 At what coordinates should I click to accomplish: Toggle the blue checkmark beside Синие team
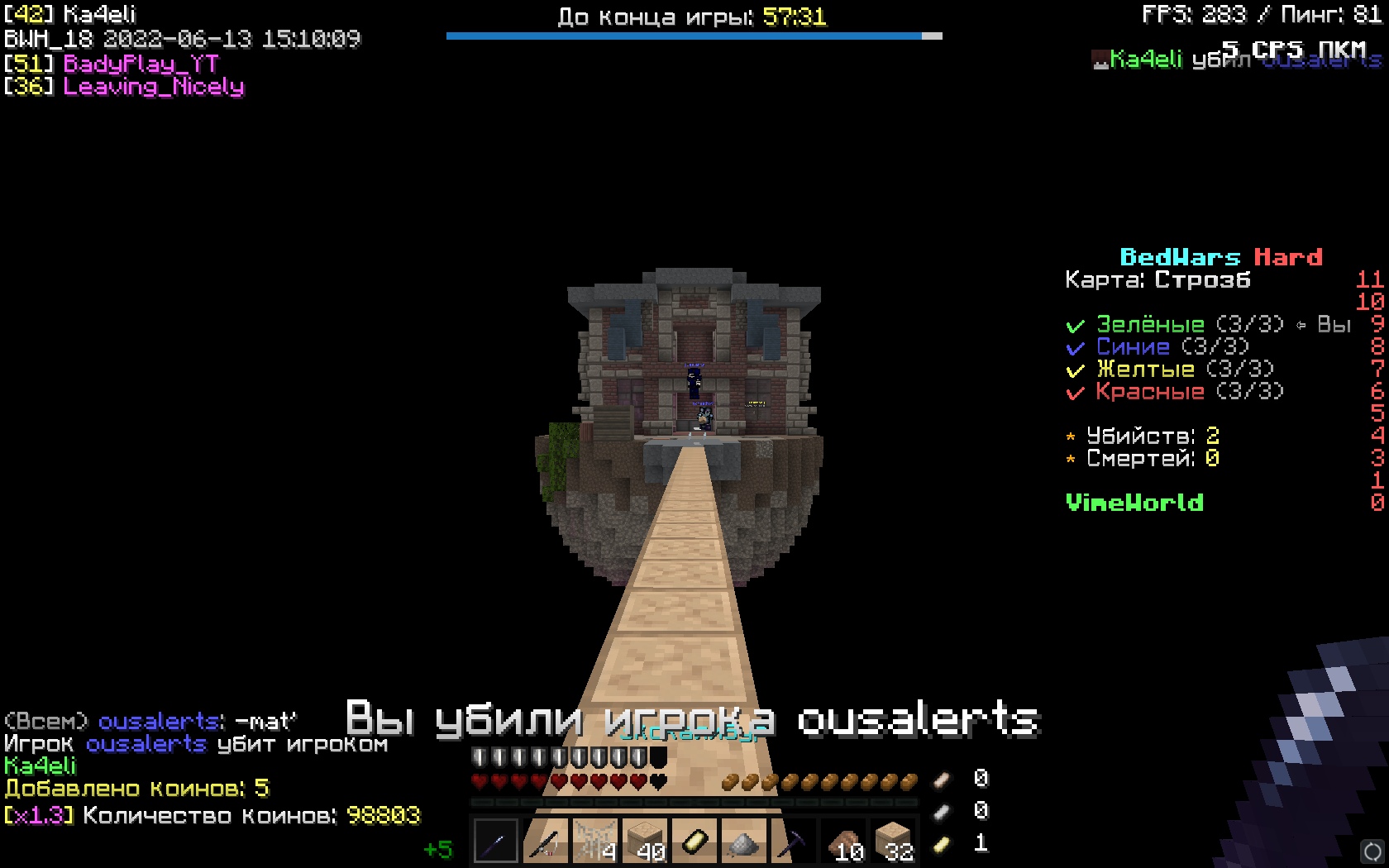(x=1076, y=347)
